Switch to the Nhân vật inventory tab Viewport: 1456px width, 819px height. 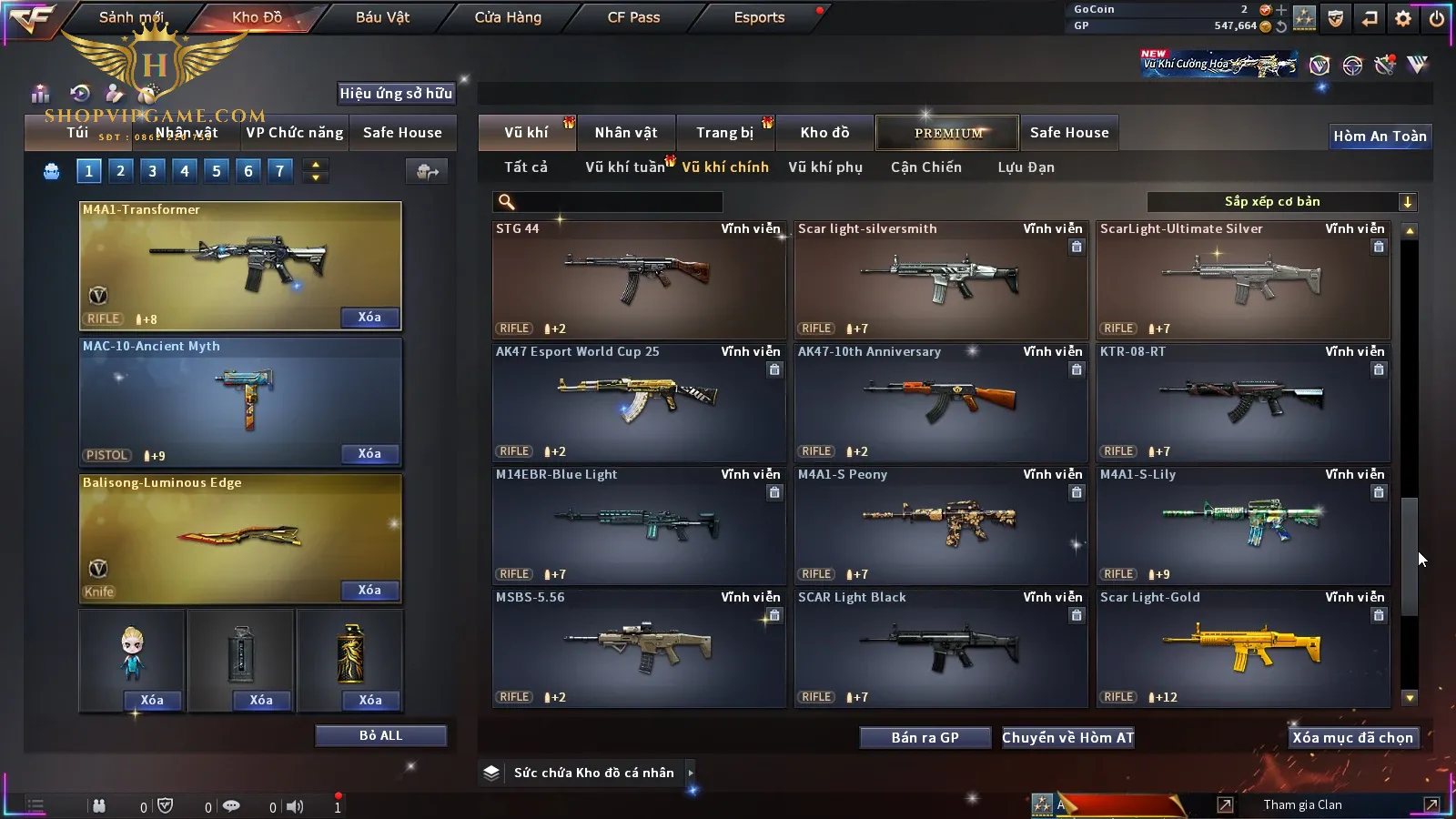click(x=626, y=133)
